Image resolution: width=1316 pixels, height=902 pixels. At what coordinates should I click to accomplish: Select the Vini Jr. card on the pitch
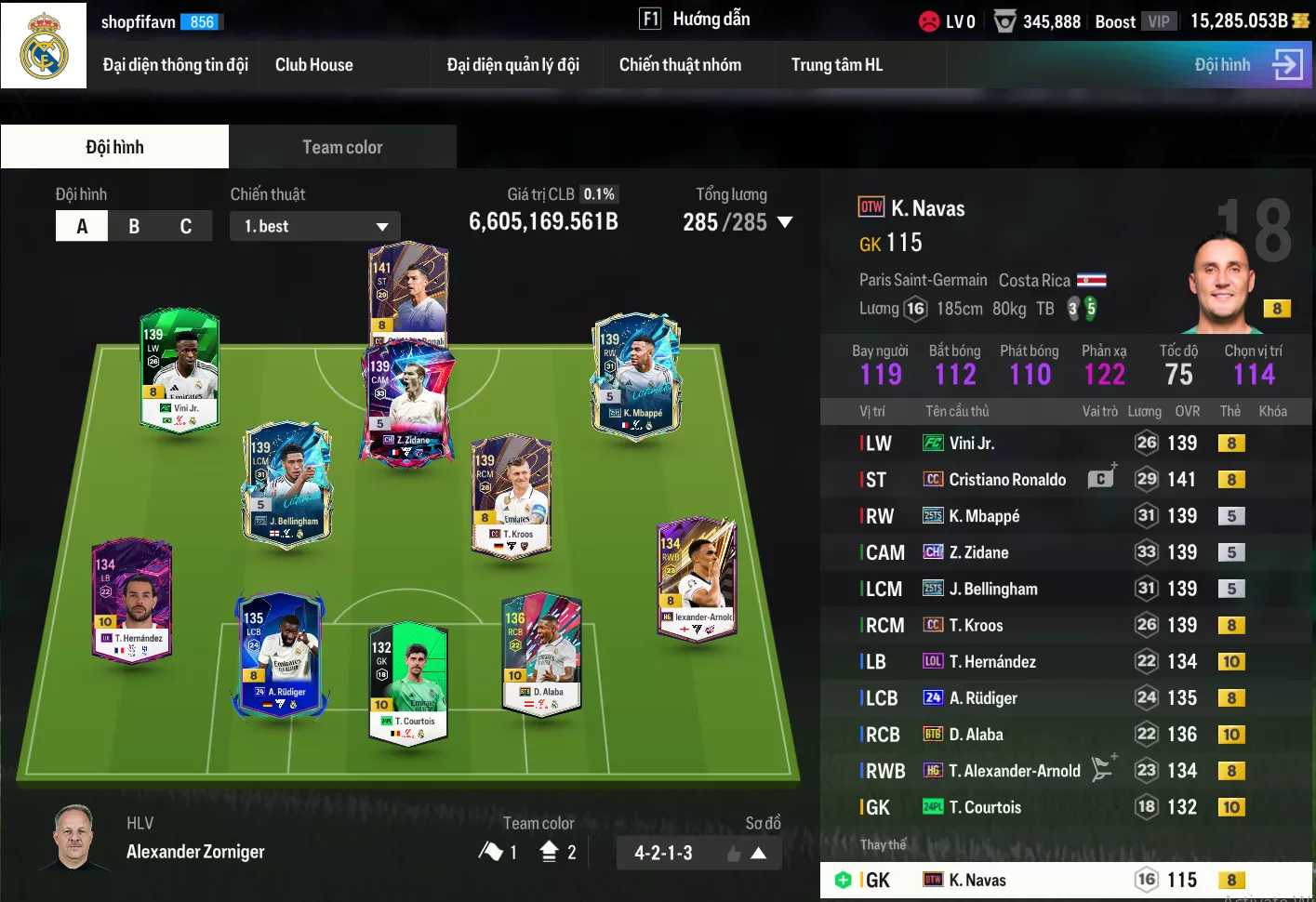(x=180, y=370)
